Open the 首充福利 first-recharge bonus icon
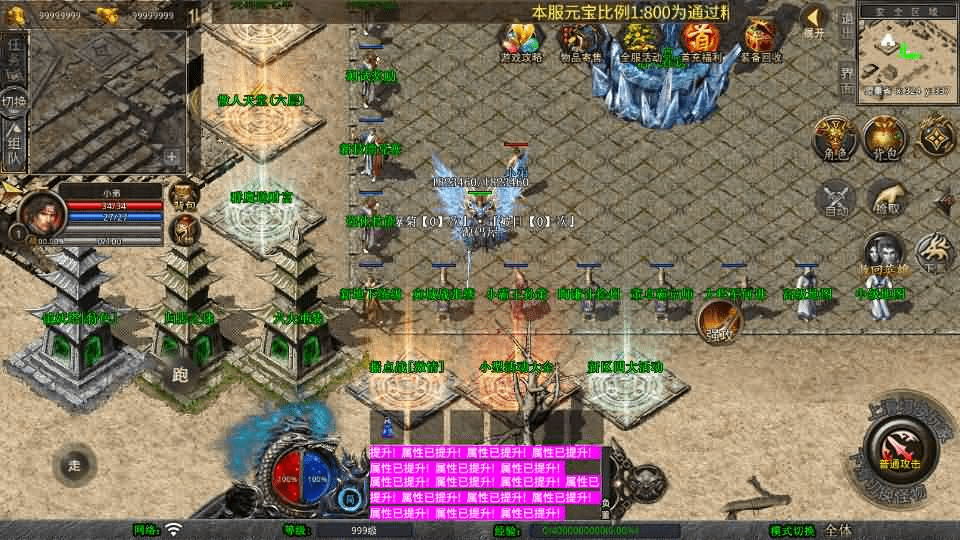The height and width of the screenshot is (540, 960). tap(701, 41)
